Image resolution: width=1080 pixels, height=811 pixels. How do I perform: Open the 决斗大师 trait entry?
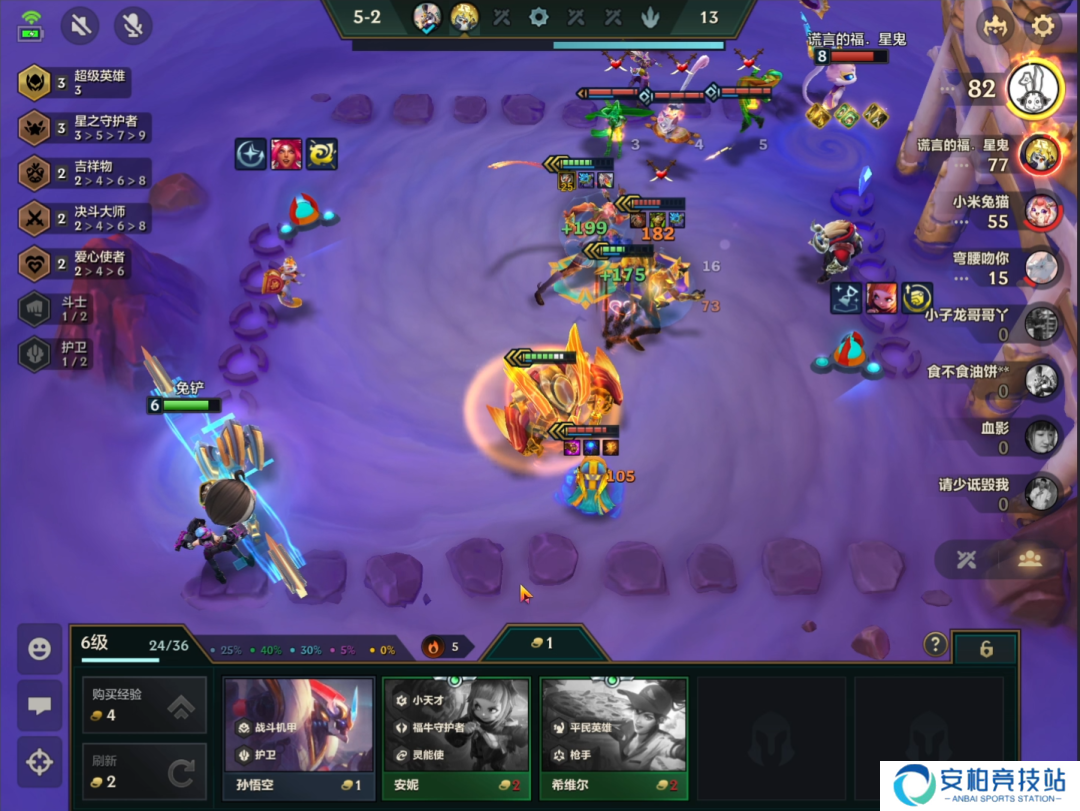pos(85,218)
